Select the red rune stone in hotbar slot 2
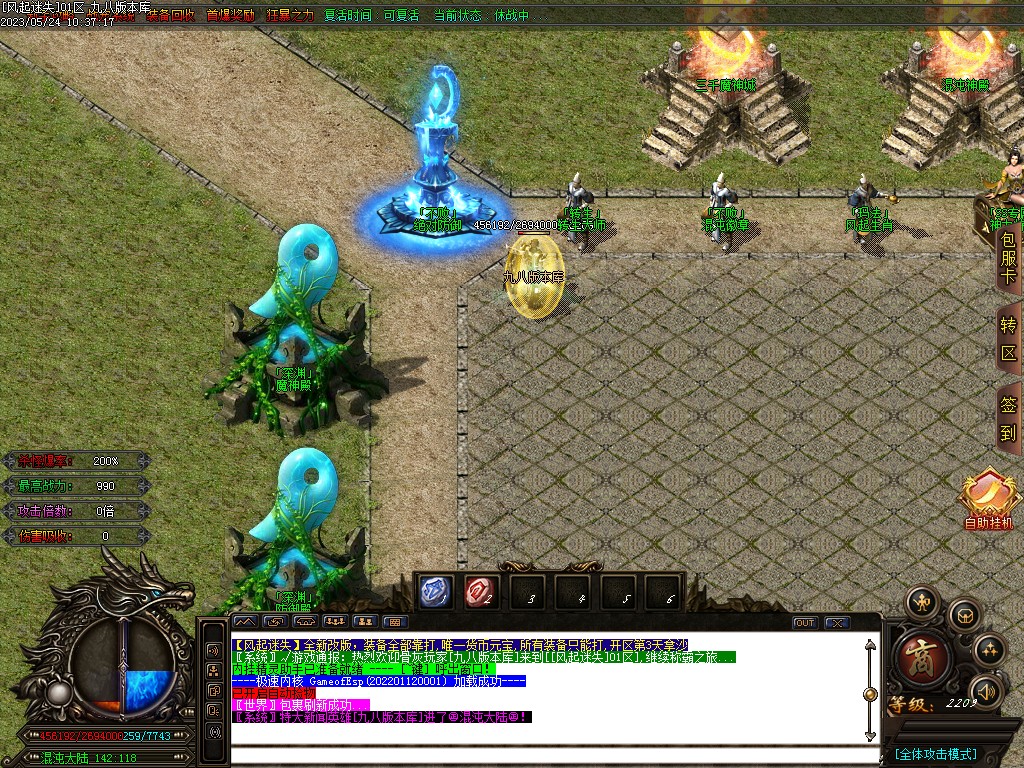Viewport: 1024px width, 768px height. coord(482,592)
